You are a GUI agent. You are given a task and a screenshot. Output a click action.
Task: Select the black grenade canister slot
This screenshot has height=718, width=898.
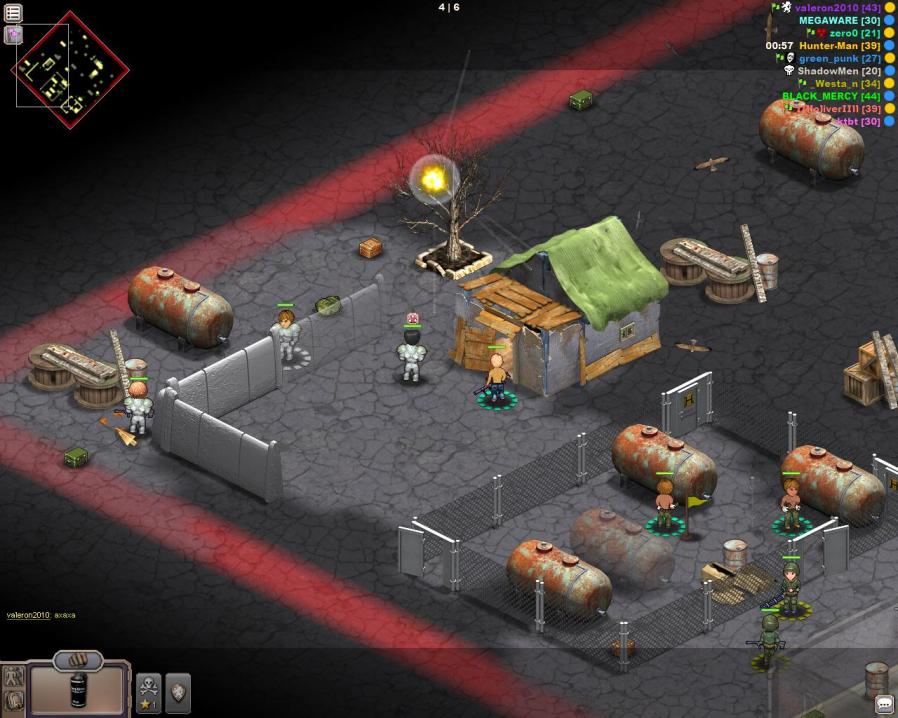click(x=78, y=691)
